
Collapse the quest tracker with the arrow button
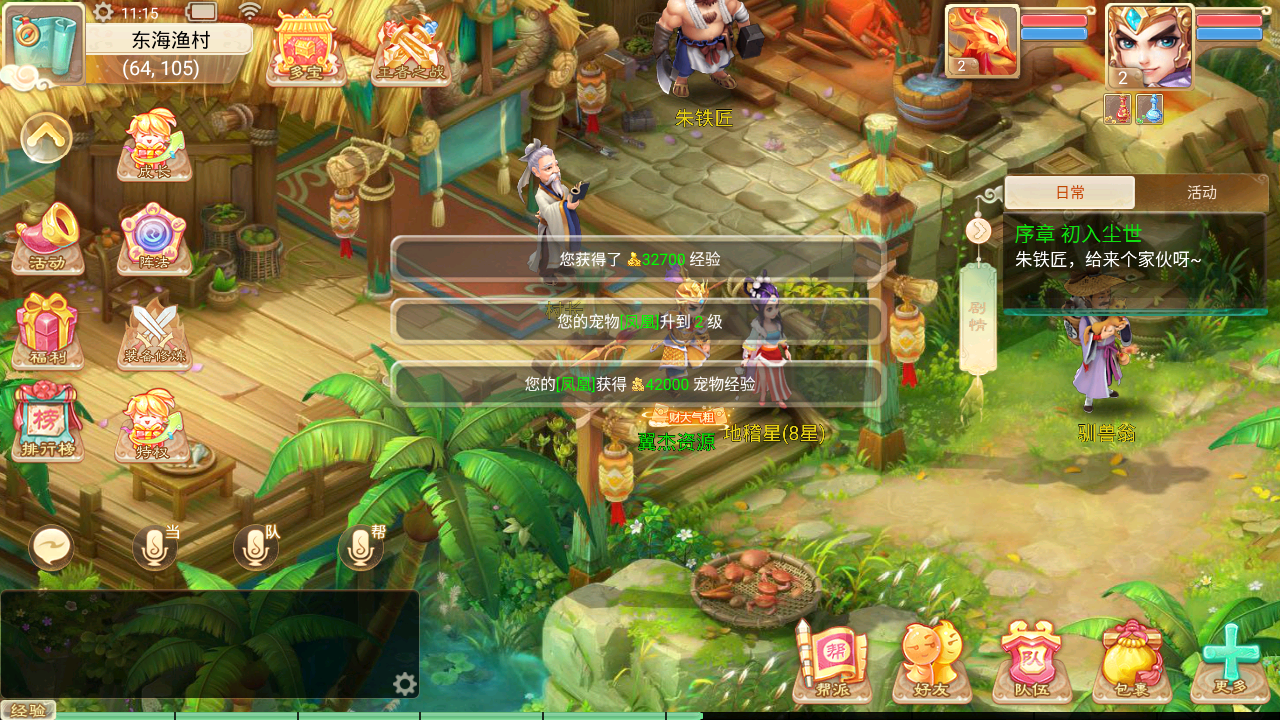(x=978, y=231)
